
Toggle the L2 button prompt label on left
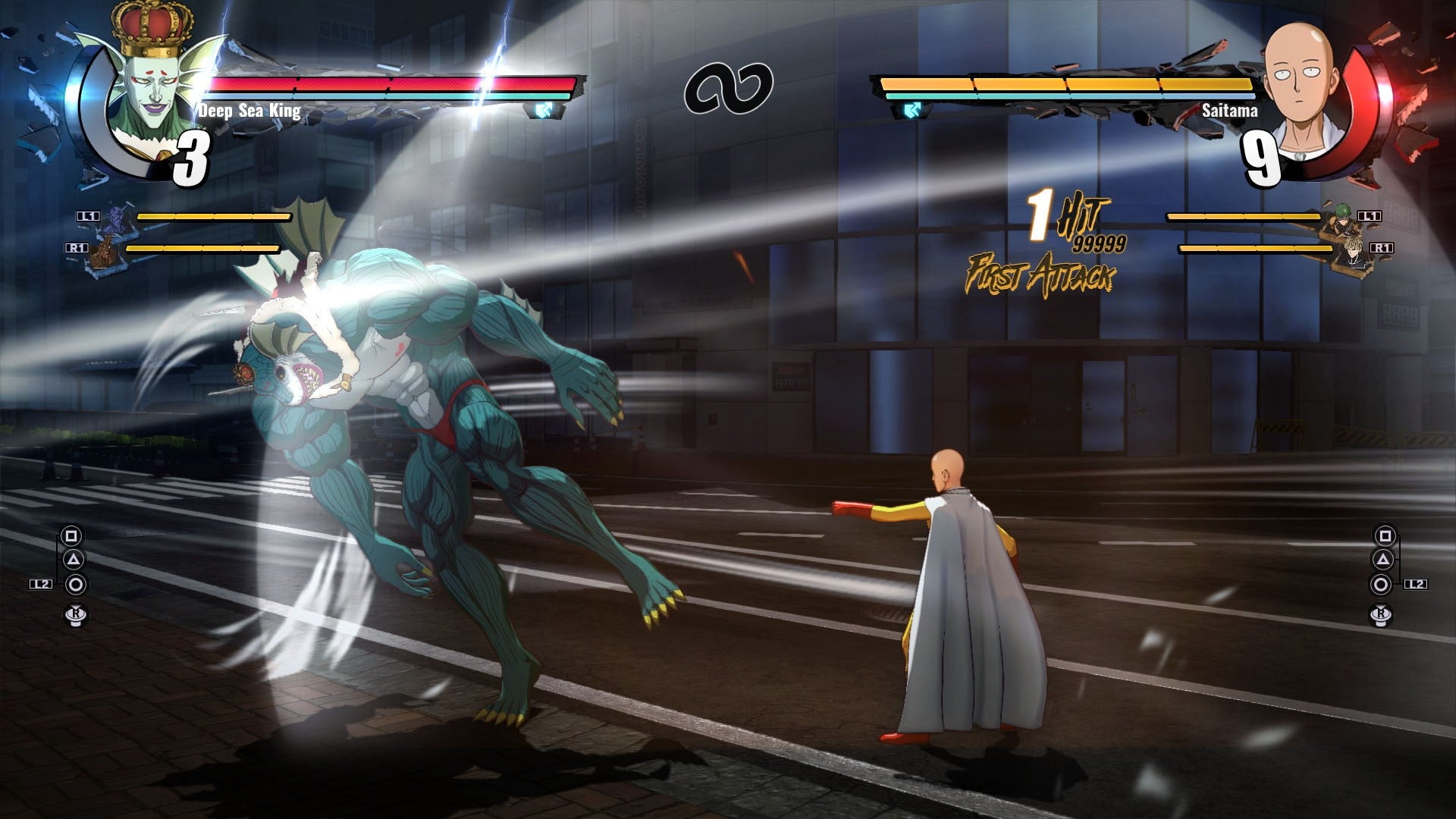(39, 583)
